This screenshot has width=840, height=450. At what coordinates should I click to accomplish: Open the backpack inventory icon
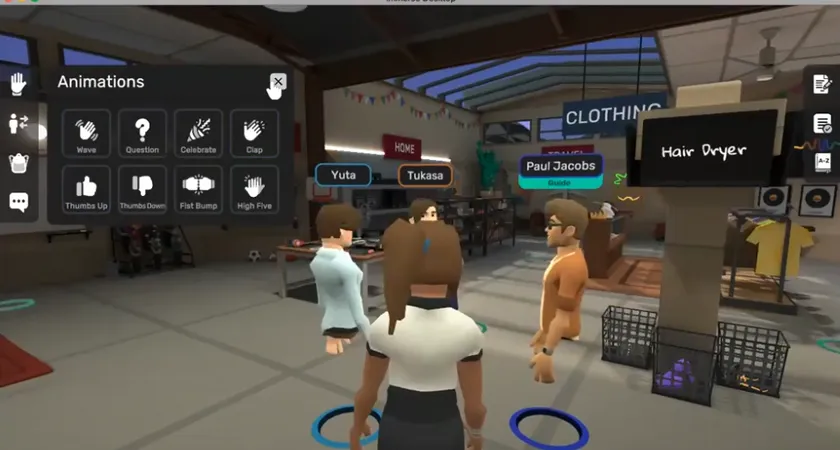pyautogui.click(x=18, y=162)
